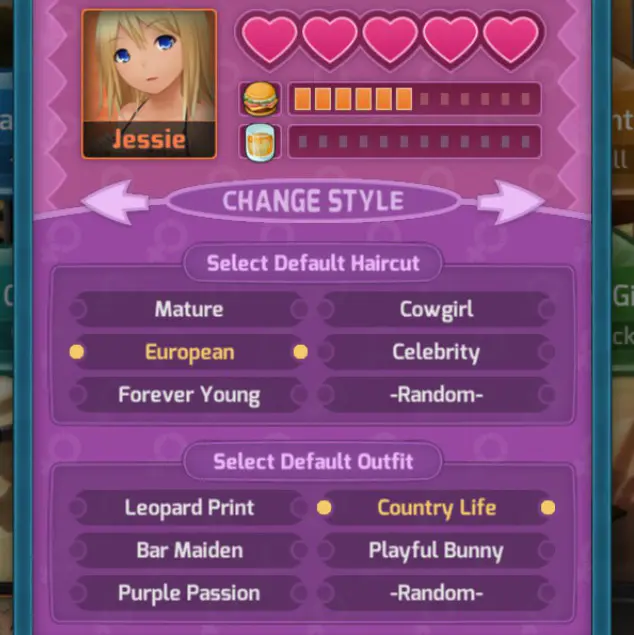The image size is (634, 635).
Task: Select the European haircut
Action: [x=188, y=352]
